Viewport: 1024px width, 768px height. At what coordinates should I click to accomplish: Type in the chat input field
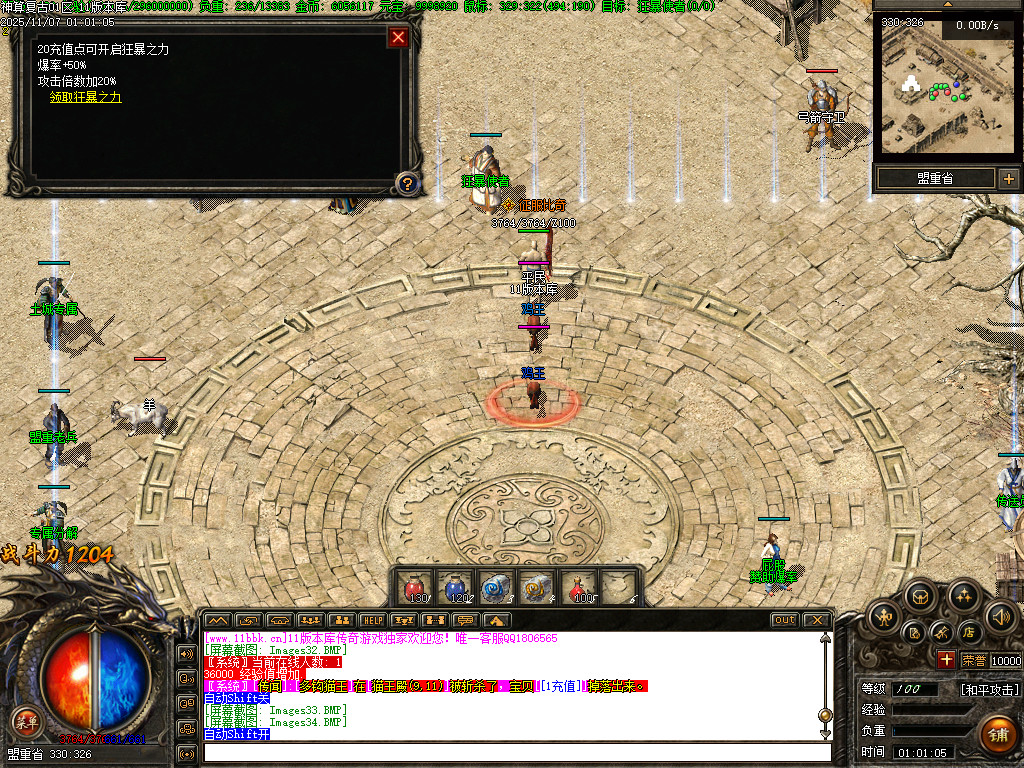click(516, 752)
